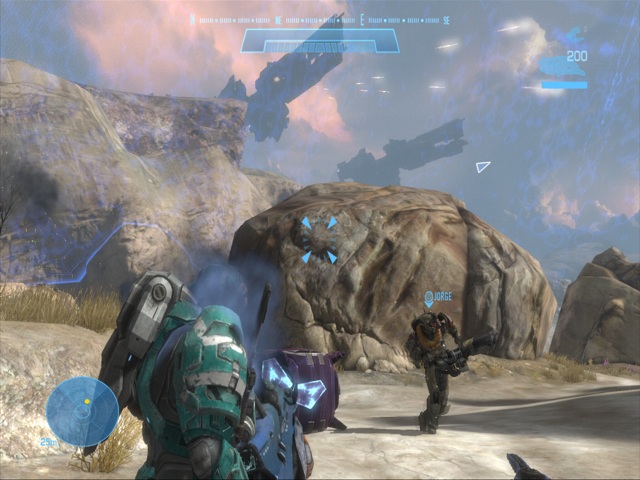Click the compass heading strip

click(320, 19)
